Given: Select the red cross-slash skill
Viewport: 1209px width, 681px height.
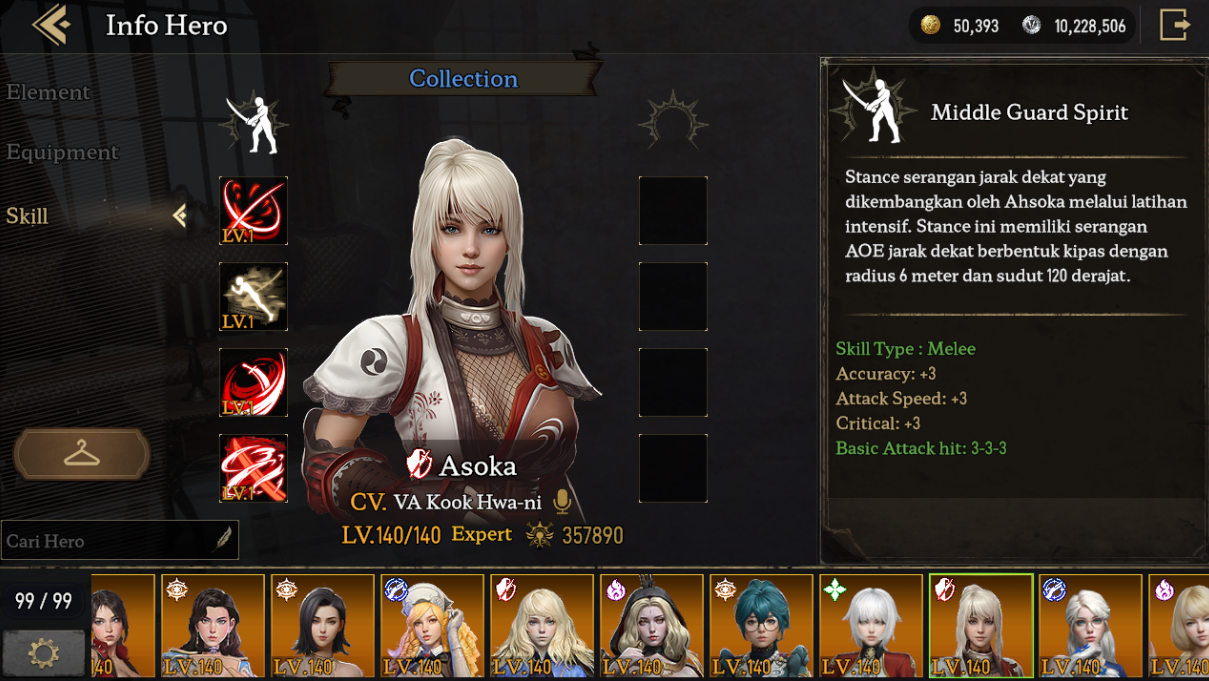Looking at the screenshot, I should pyautogui.click(x=254, y=469).
